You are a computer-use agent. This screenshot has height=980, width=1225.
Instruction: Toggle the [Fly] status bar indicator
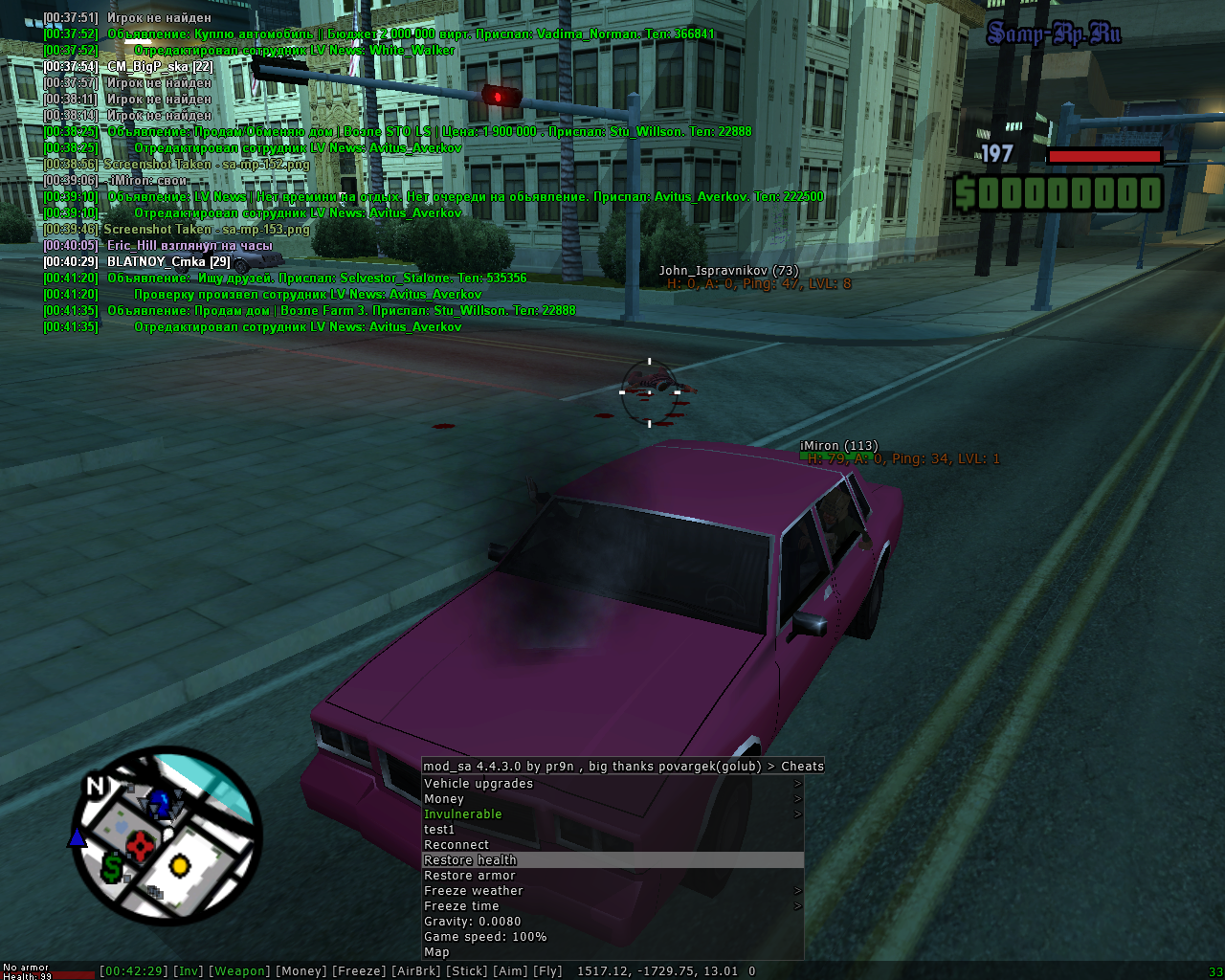point(547,971)
